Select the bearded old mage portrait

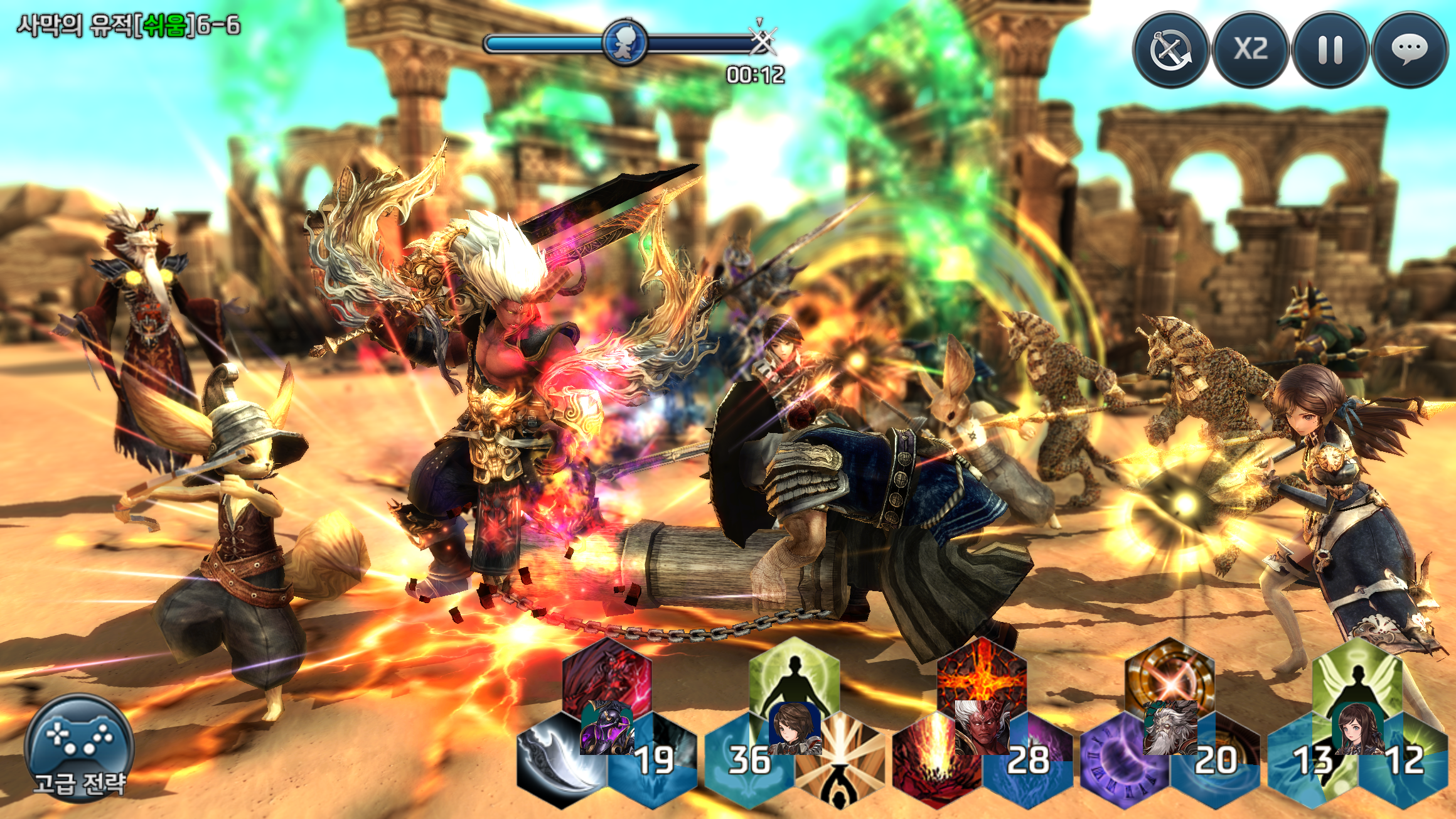click(x=1170, y=728)
